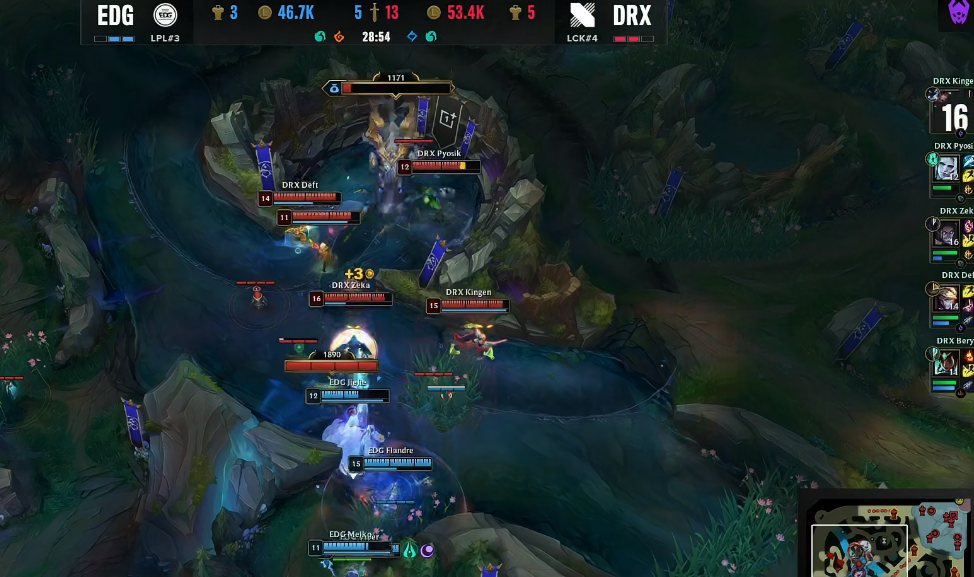
Task: Click the purple demon mask overlay icon
Action: pos(958,13)
